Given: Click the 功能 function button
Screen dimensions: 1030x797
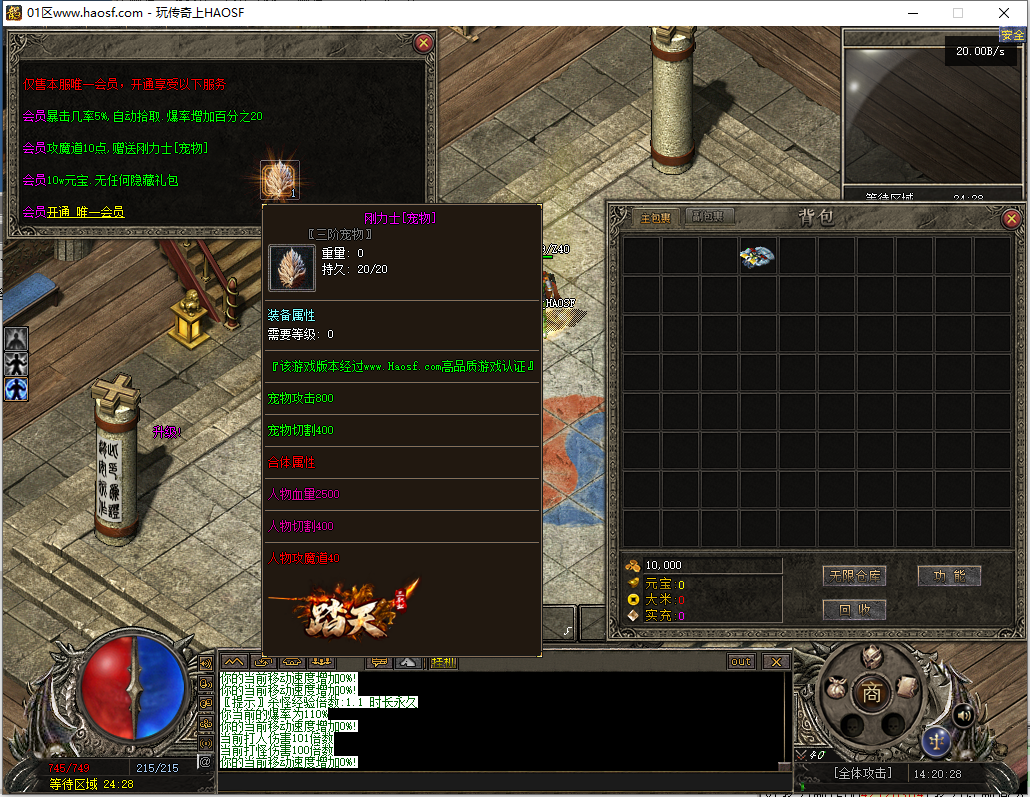Looking at the screenshot, I should point(949,576).
